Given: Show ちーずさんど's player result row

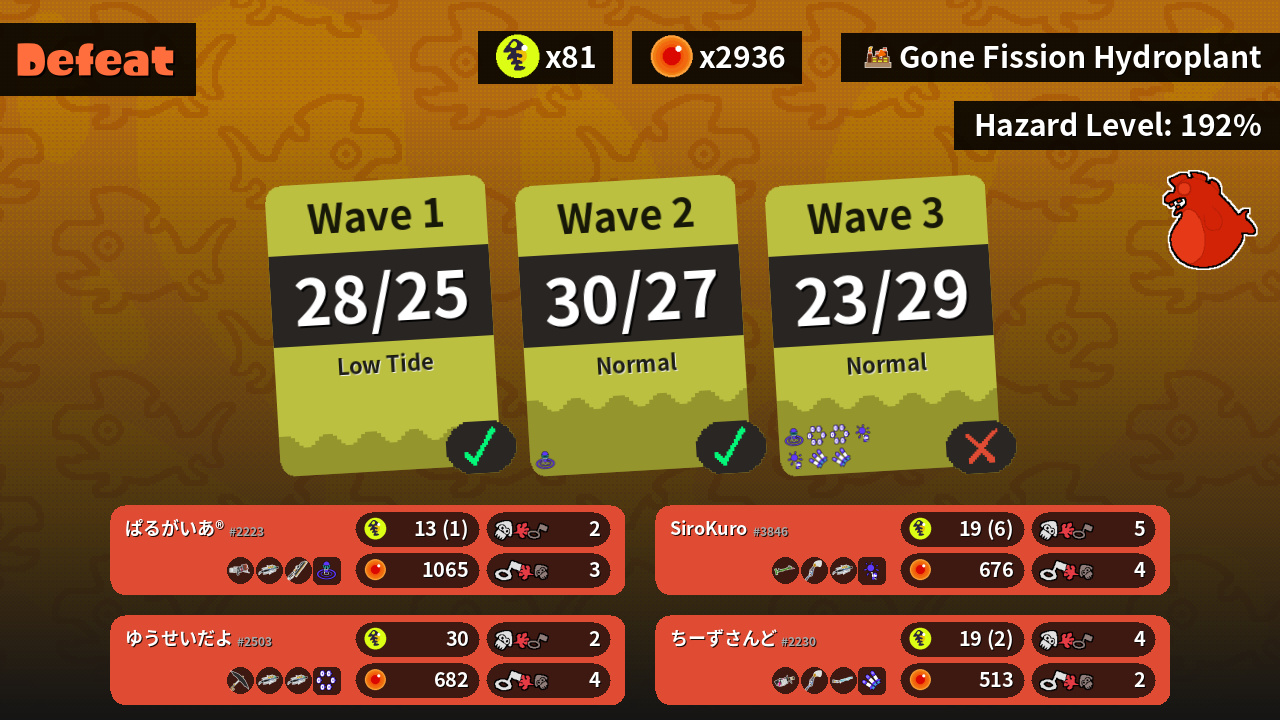Looking at the screenshot, I should point(912,660).
